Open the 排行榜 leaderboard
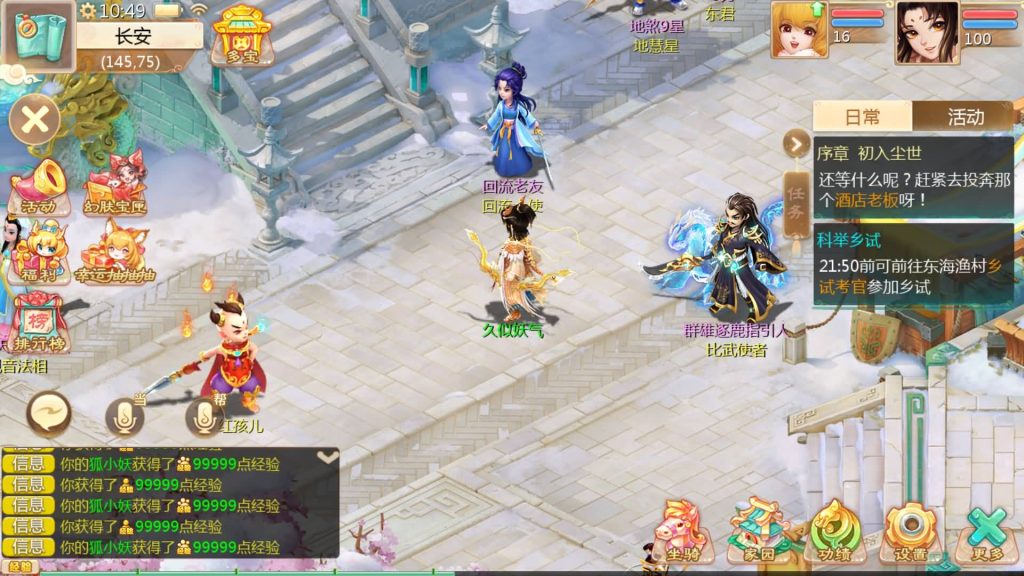 tap(39, 323)
